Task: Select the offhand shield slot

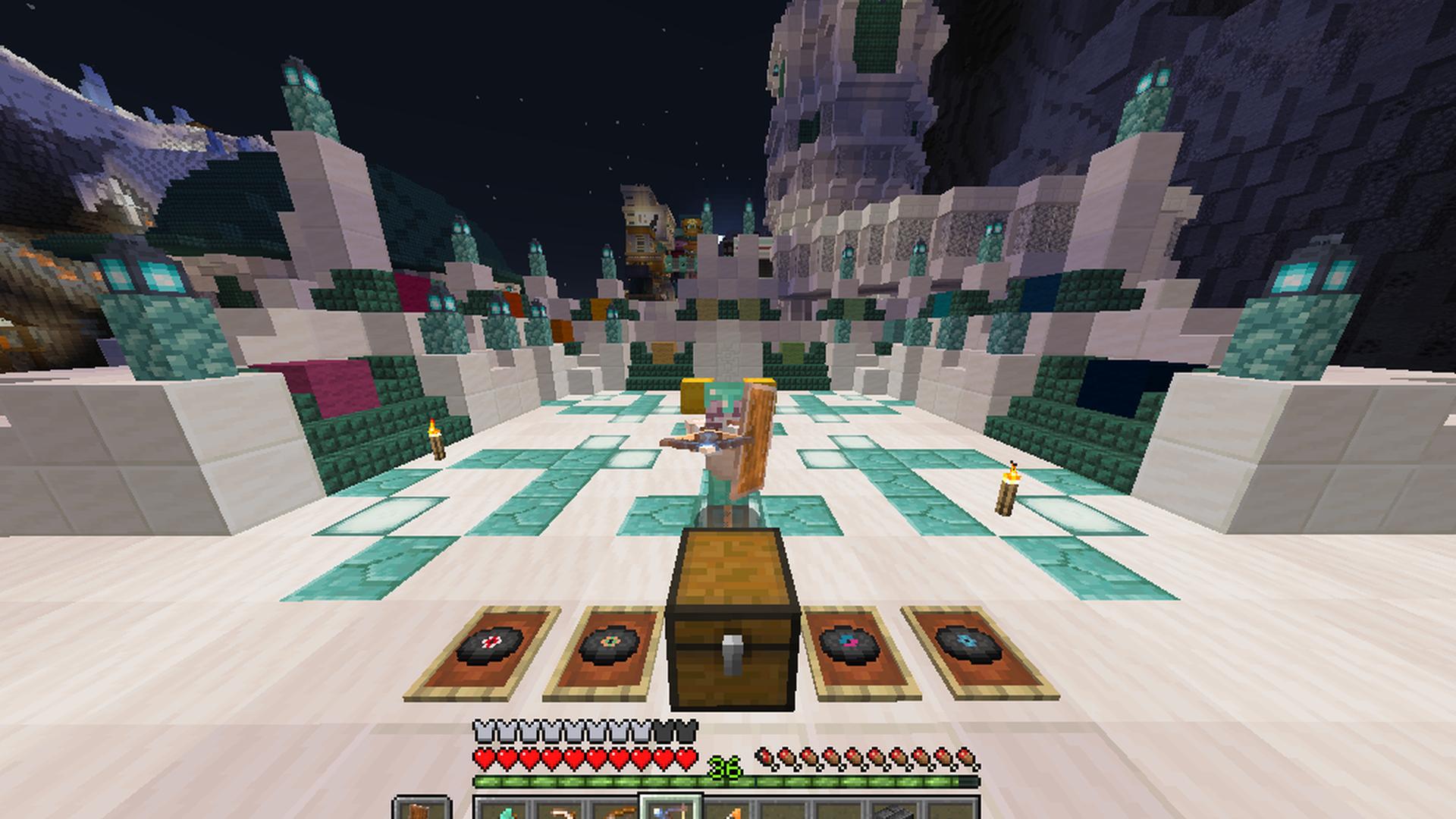Action: pyautogui.click(x=421, y=810)
